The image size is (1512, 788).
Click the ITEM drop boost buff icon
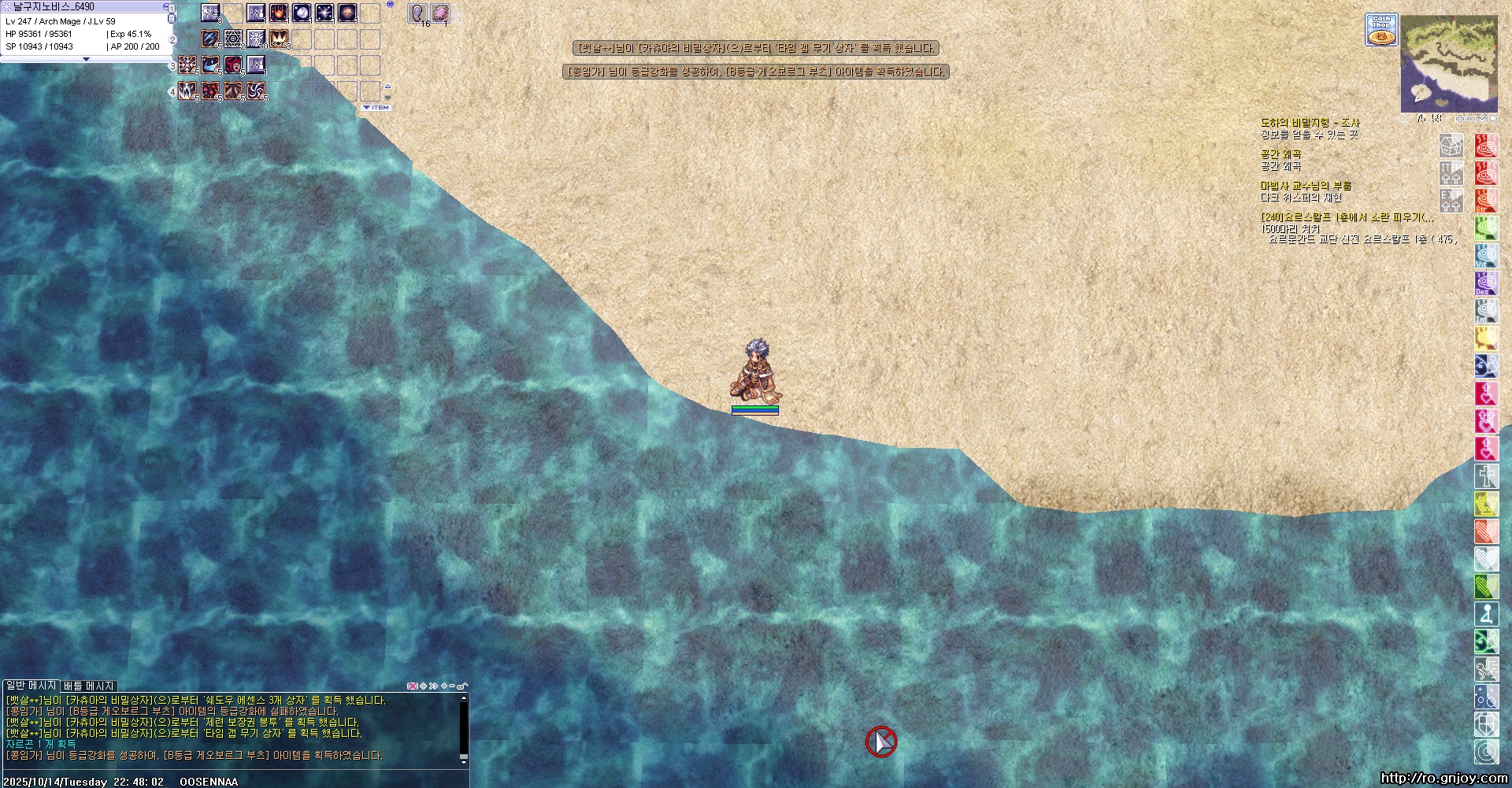tap(1451, 172)
